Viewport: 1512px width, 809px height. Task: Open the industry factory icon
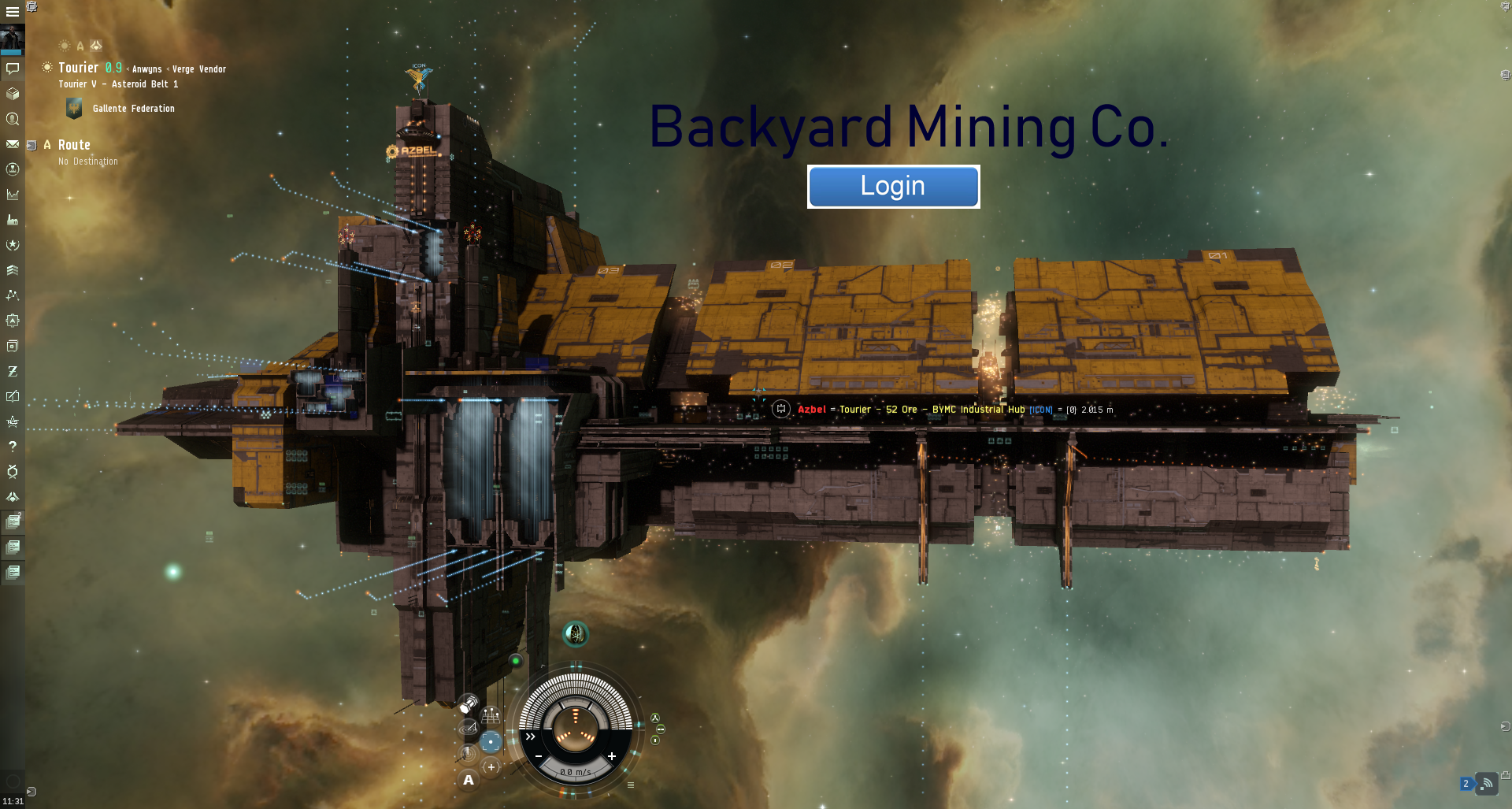[x=13, y=220]
